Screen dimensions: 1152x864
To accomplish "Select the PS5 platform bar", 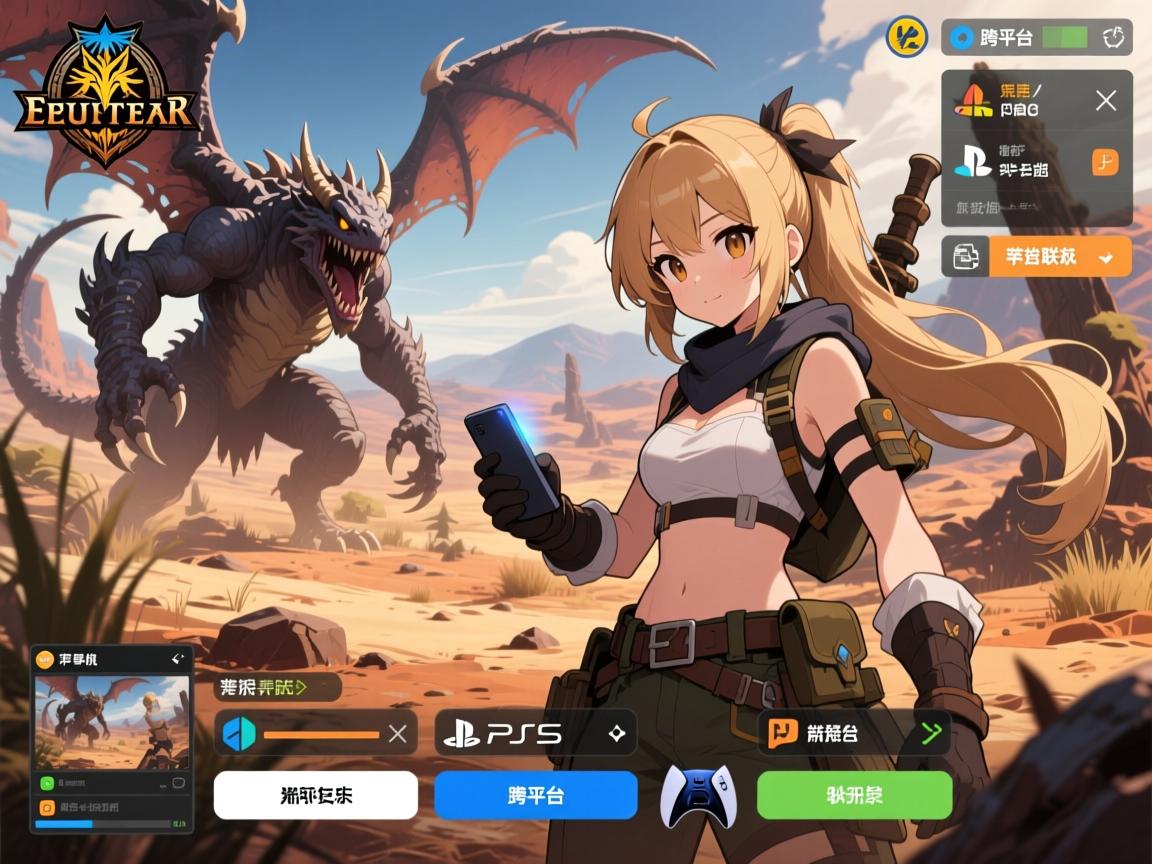I will [x=535, y=733].
